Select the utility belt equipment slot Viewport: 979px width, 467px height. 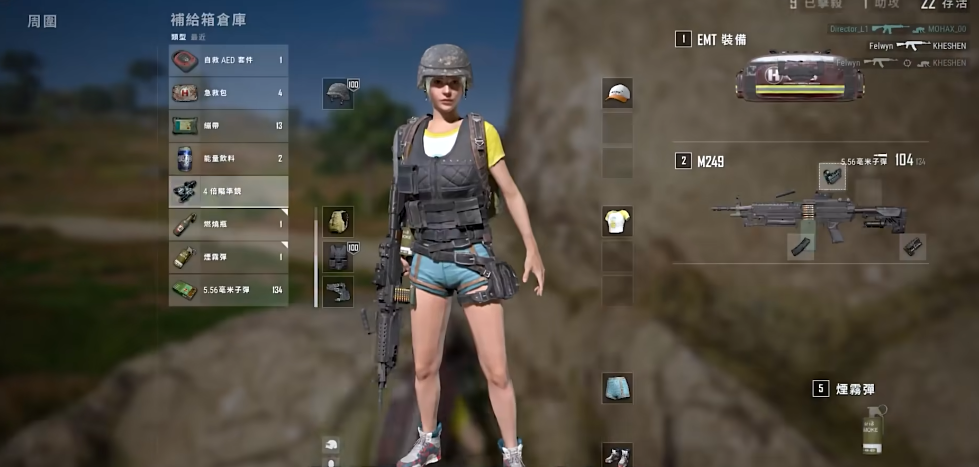click(x=338, y=291)
